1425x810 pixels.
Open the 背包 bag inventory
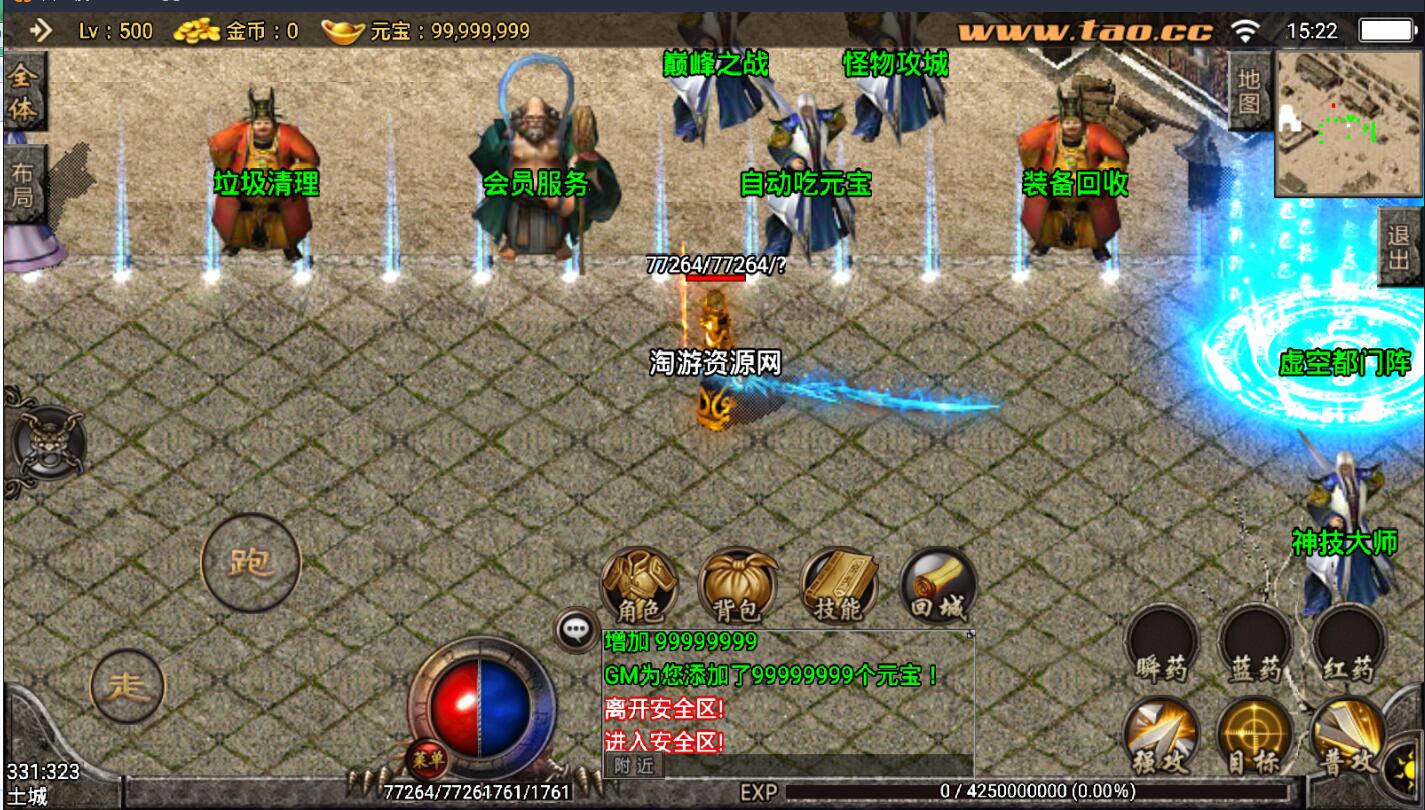(x=738, y=587)
